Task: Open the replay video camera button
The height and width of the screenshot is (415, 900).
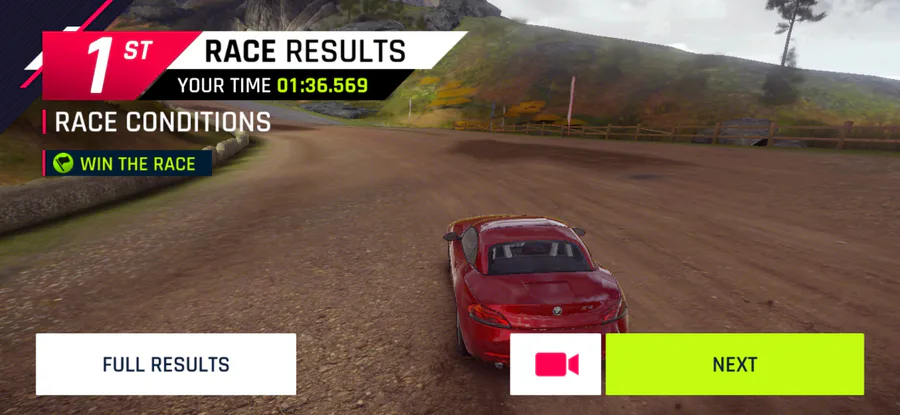Action: 556,364
